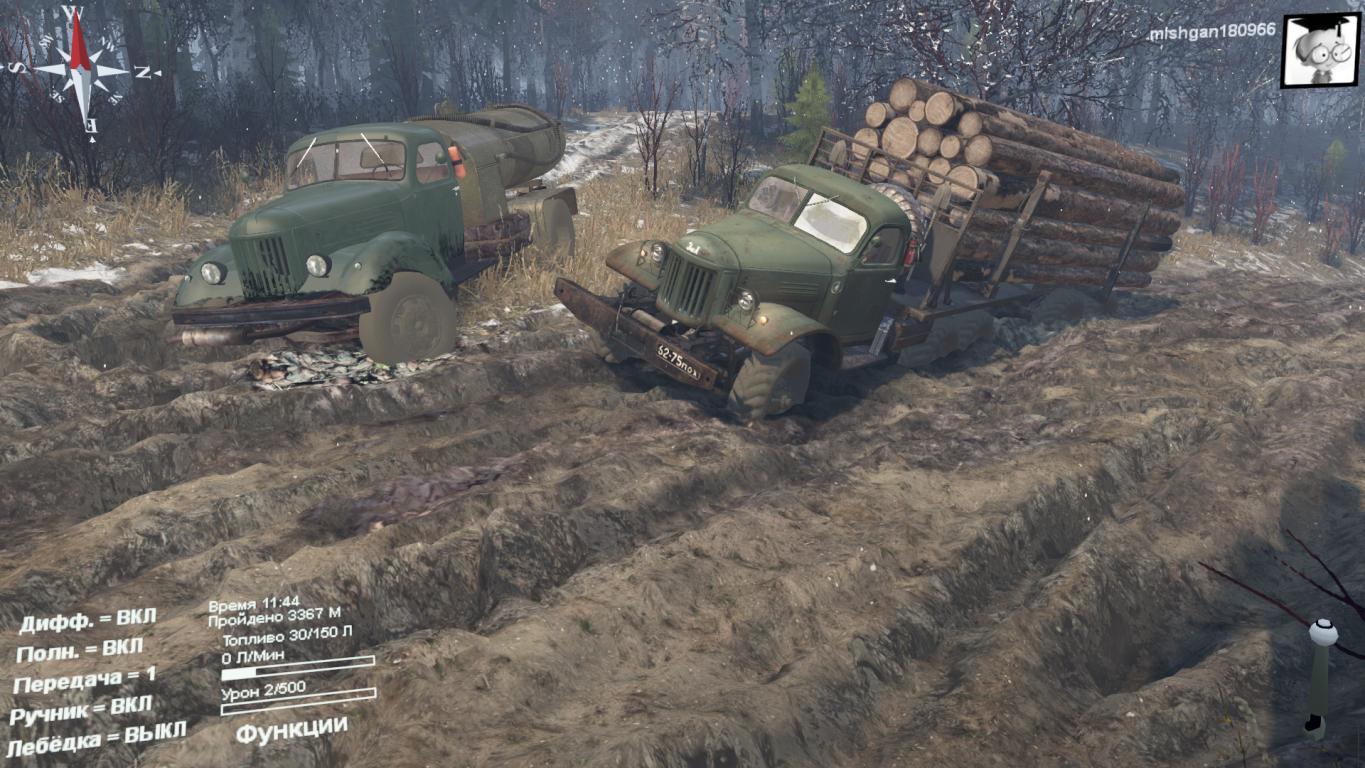1365x768 pixels.
Task: Click the gear shifter knob icon
Action: (x=1323, y=633)
